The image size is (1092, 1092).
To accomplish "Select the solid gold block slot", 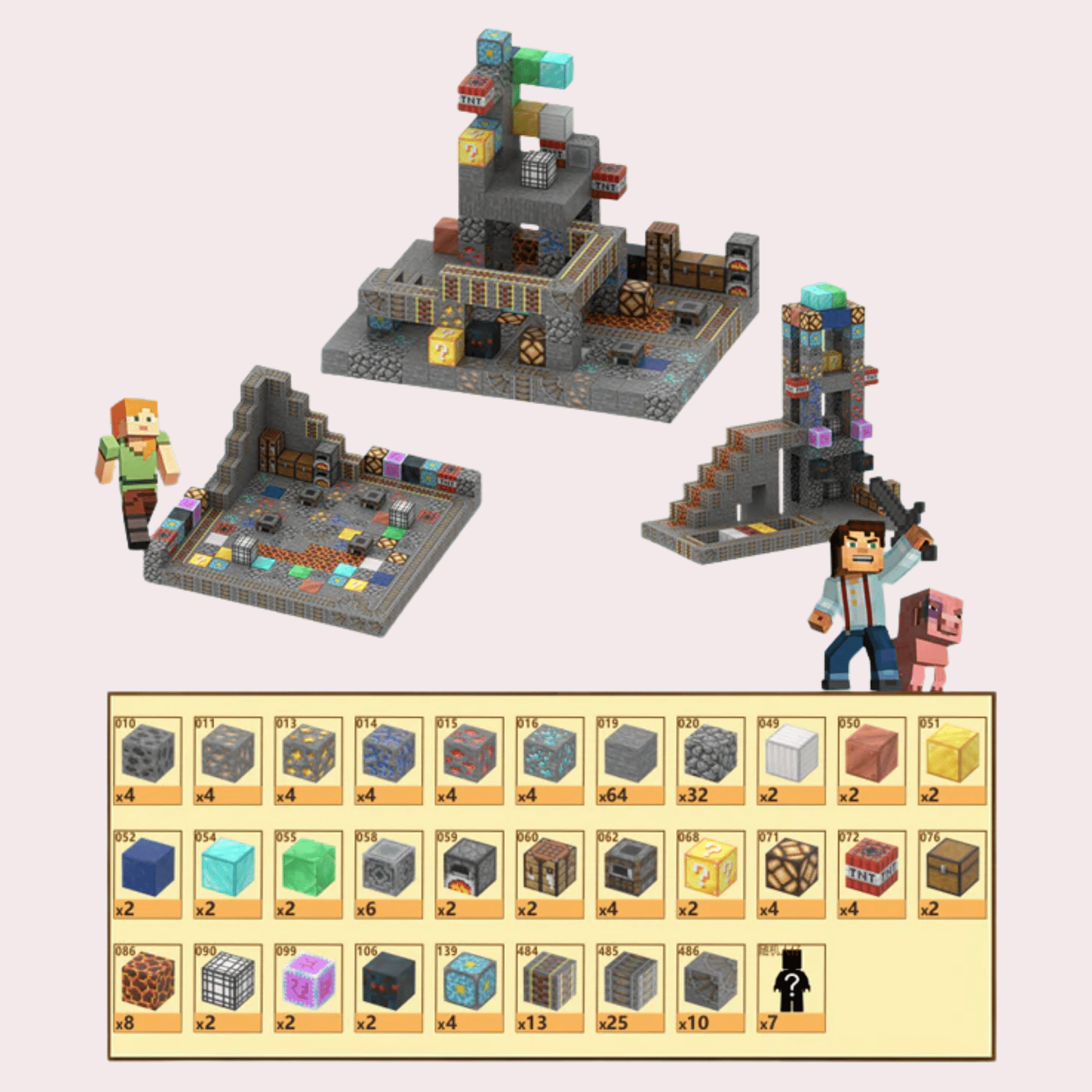I will point(952,760).
